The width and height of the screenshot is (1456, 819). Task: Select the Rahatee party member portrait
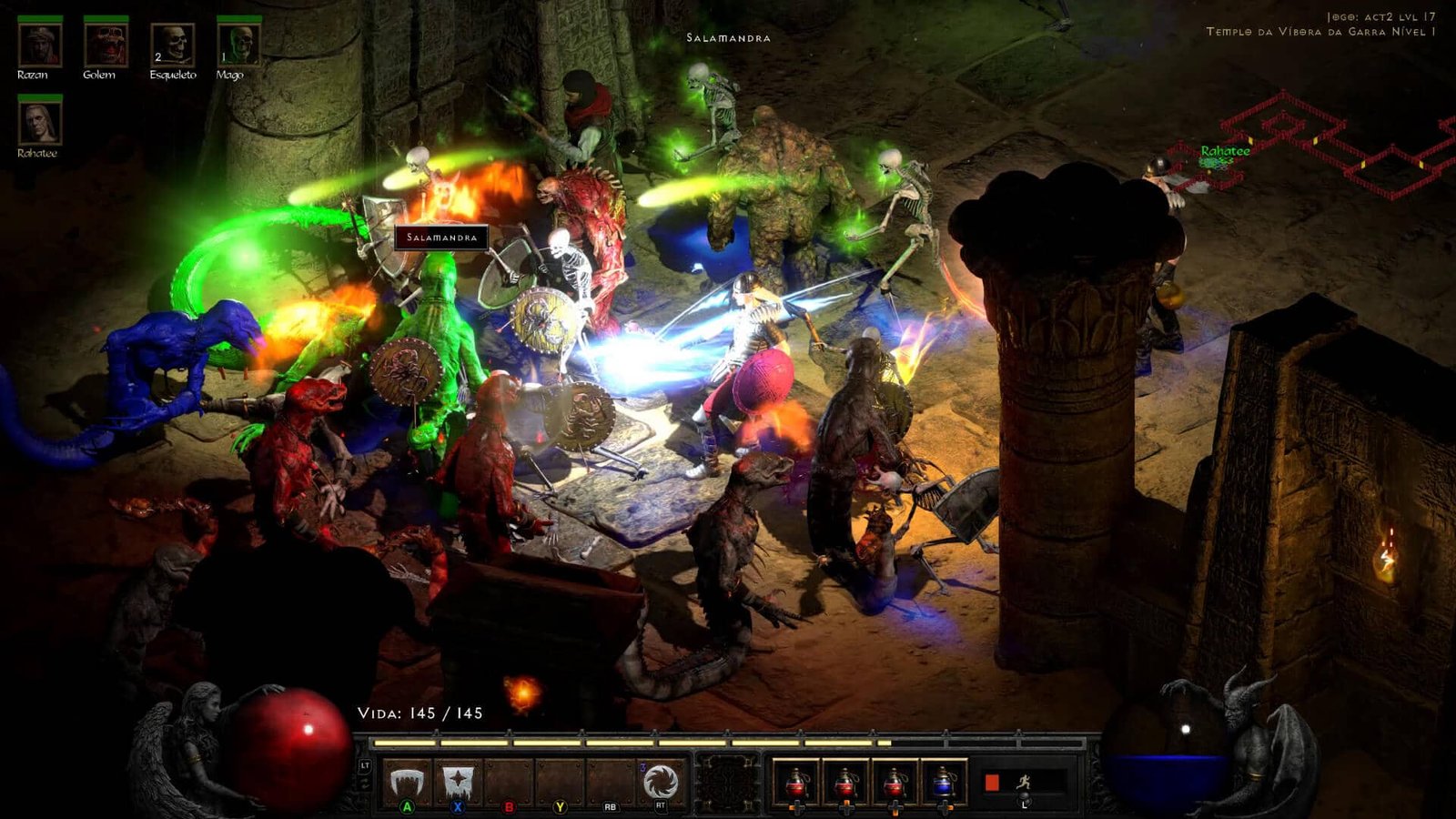tap(40, 123)
